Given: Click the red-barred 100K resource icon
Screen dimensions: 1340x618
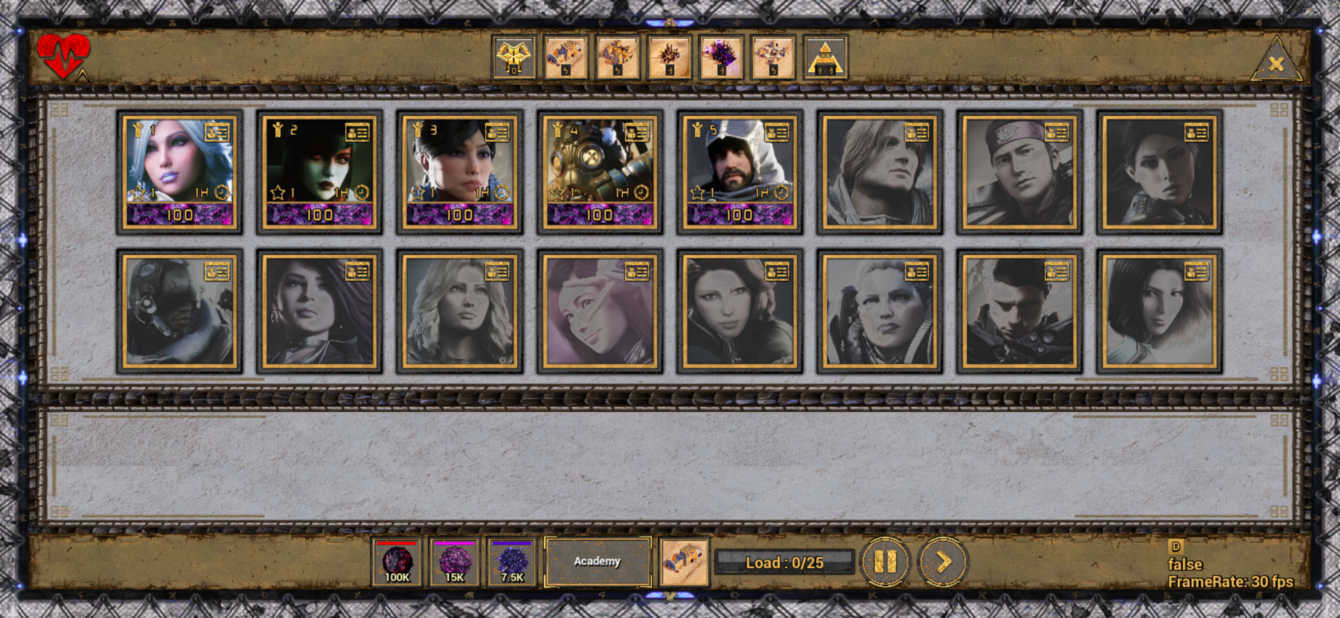Looking at the screenshot, I should pyautogui.click(x=397, y=562).
